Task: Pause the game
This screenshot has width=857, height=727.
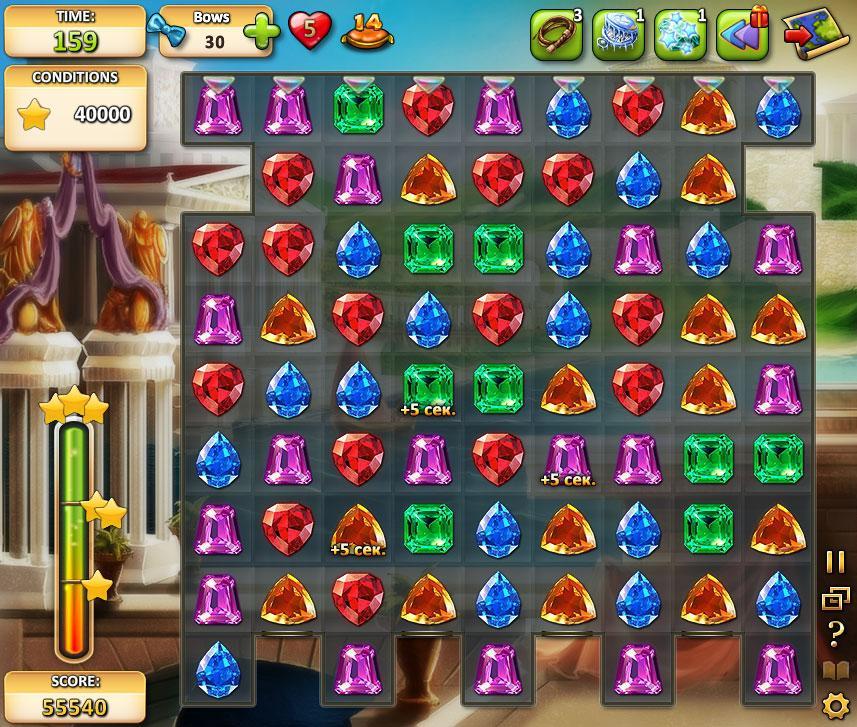Action: tap(835, 562)
